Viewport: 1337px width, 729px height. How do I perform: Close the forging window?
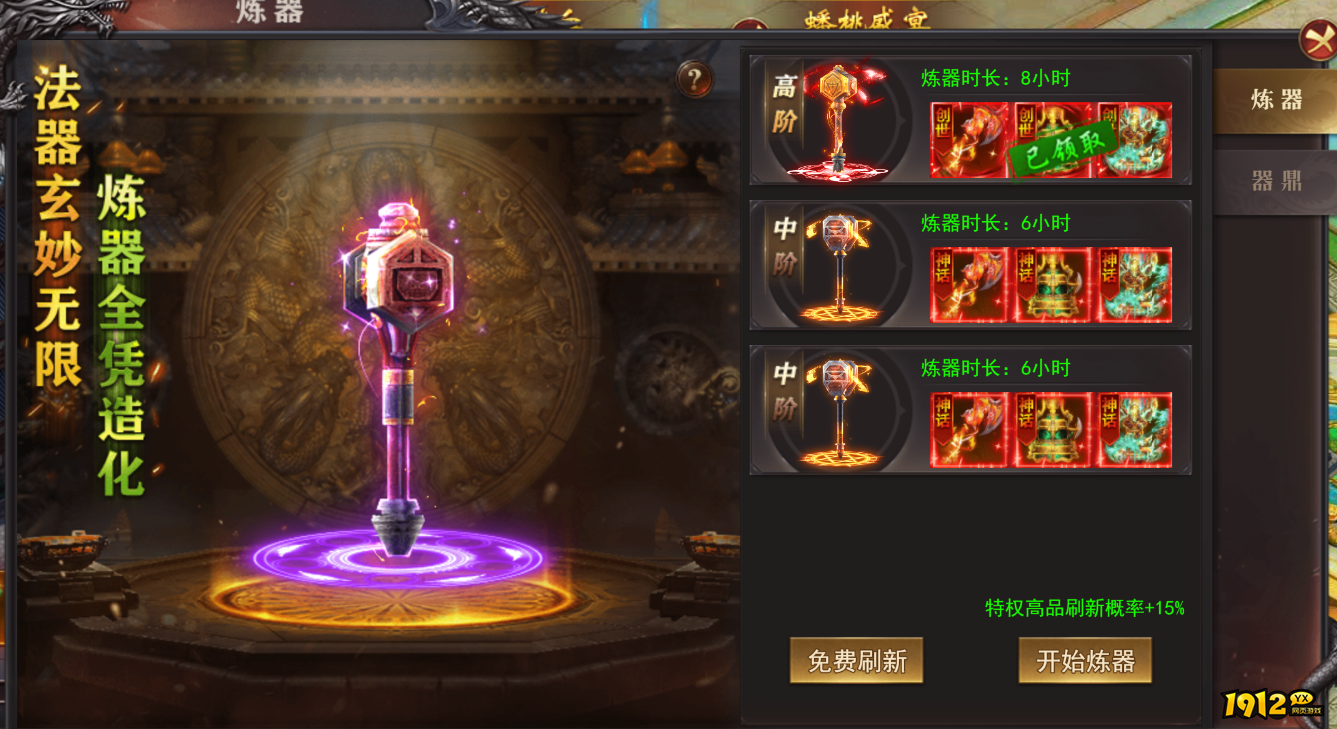(1317, 41)
